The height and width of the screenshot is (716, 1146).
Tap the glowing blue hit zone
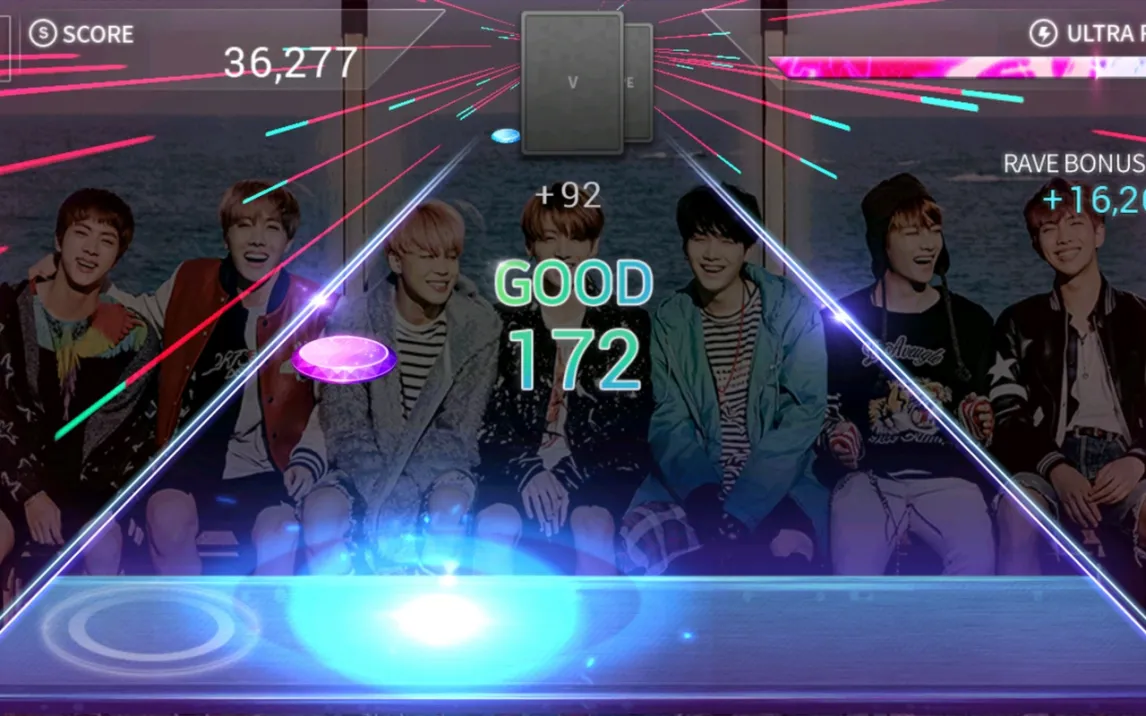tap(440, 618)
